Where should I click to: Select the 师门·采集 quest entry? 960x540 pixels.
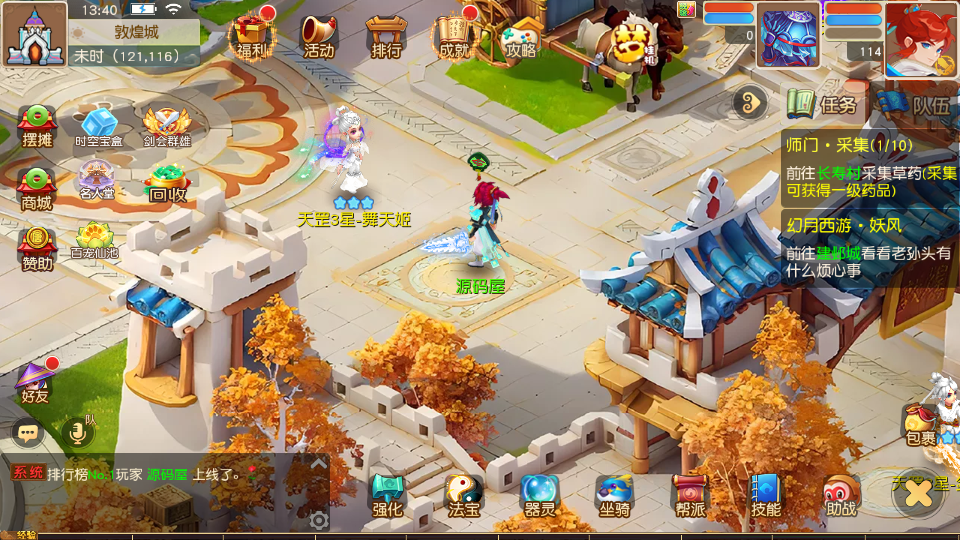click(x=868, y=167)
